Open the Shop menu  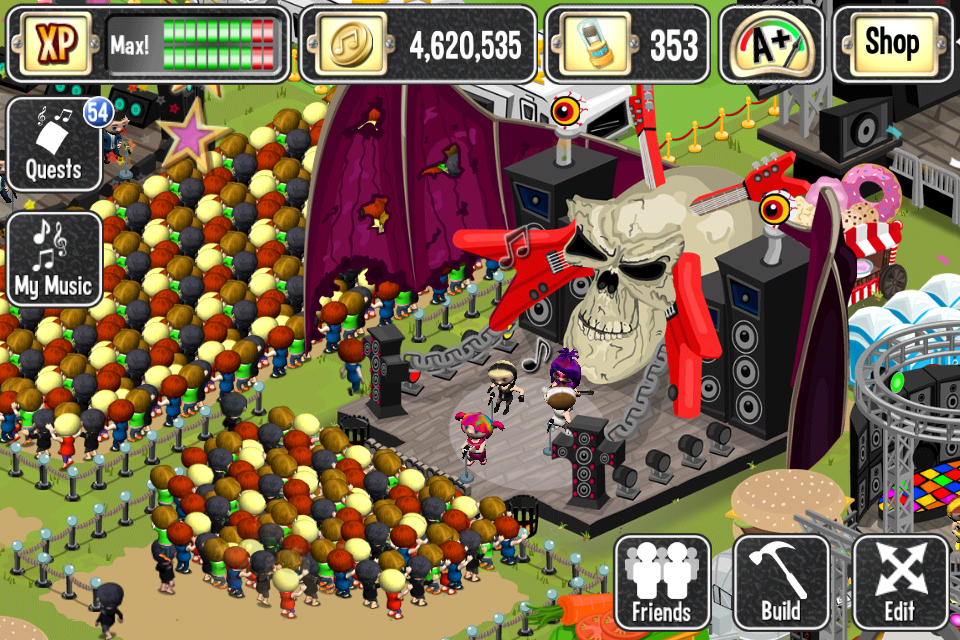click(892, 44)
